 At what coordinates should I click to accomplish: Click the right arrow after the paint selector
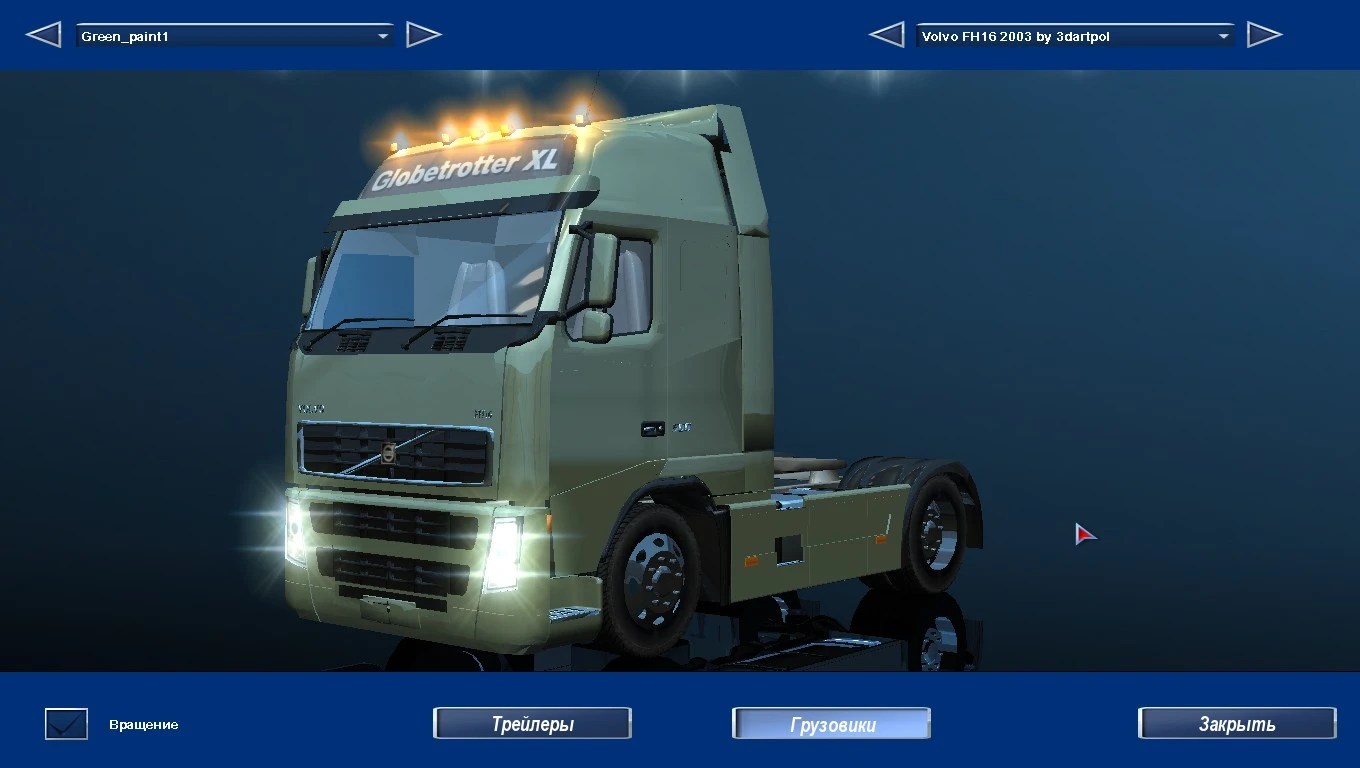424,33
